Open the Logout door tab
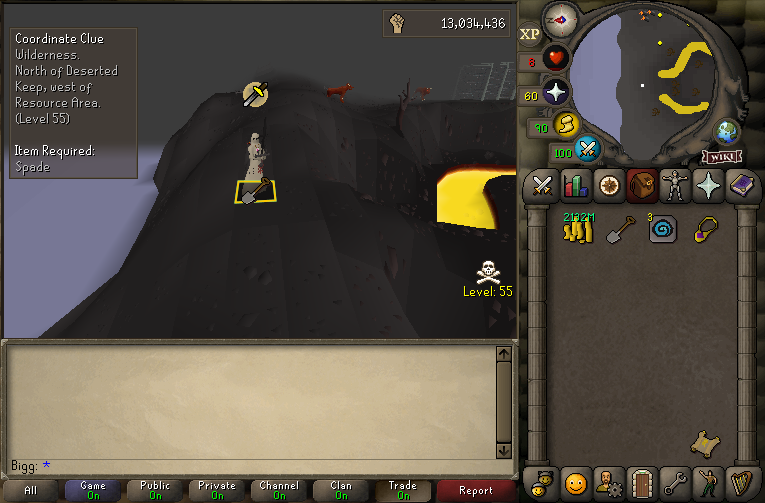 641,481
